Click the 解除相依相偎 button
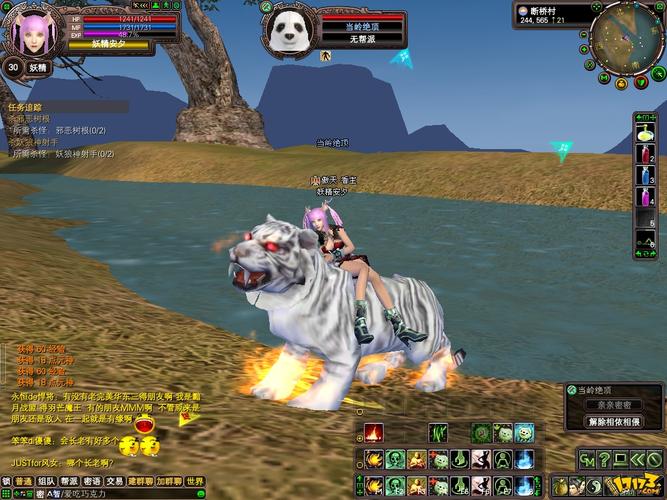The height and width of the screenshot is (500, 667). point(613,421)
